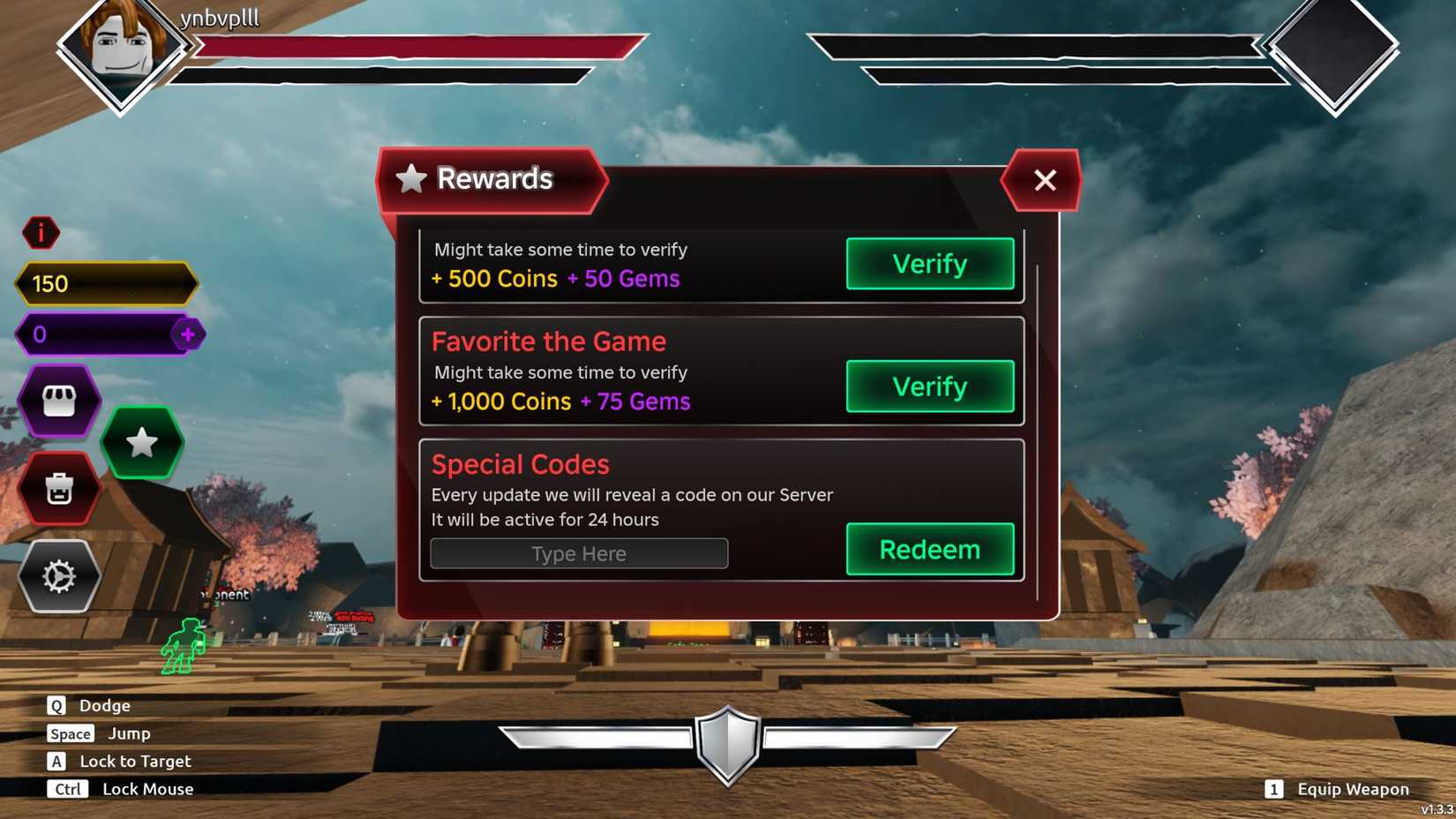Open the backpack inventory icon
The width and height of the screenshot is (1456, 819).
[x=59, y=488]
